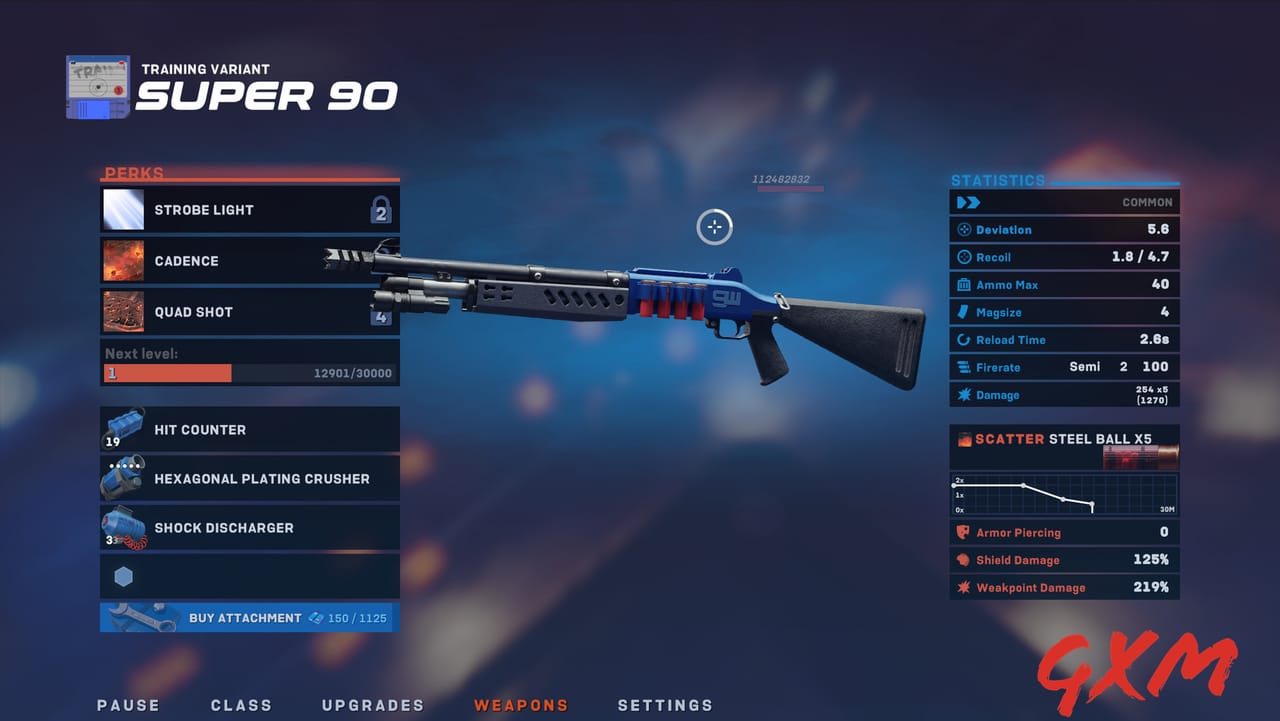1280x721 pixels.
Task: Click the Armor Piercing shield icon
Action: point(961,532)
